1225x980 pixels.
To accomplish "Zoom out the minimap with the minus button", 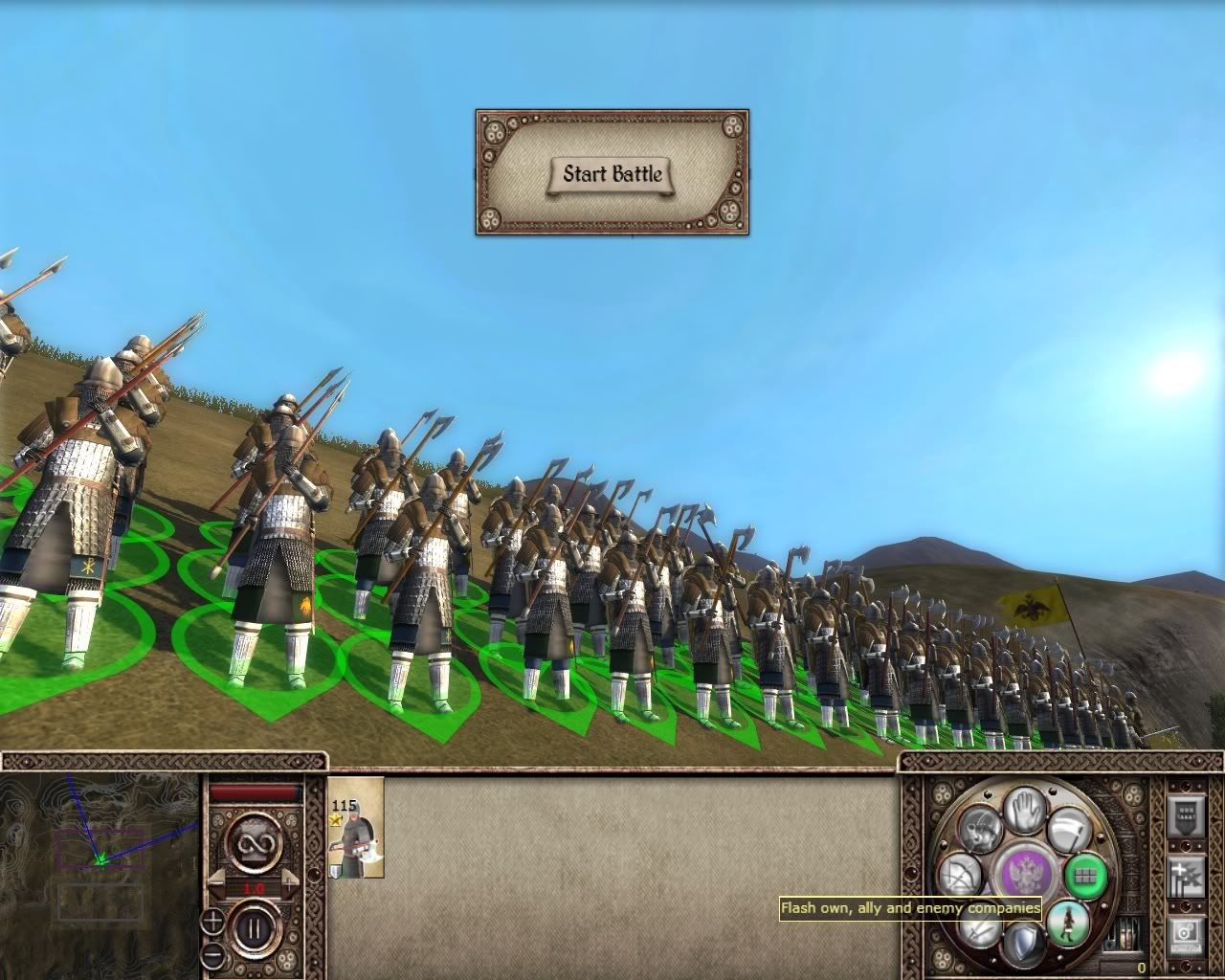I will coord(212,954).
